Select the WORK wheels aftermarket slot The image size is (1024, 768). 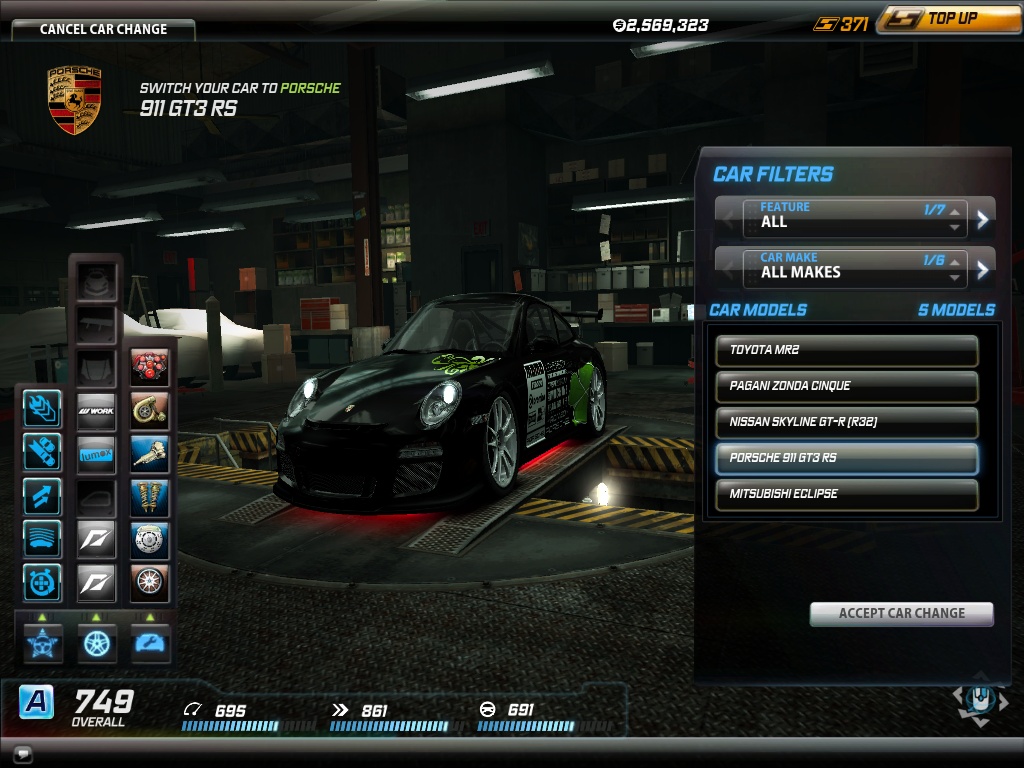[x=97, y=410]
